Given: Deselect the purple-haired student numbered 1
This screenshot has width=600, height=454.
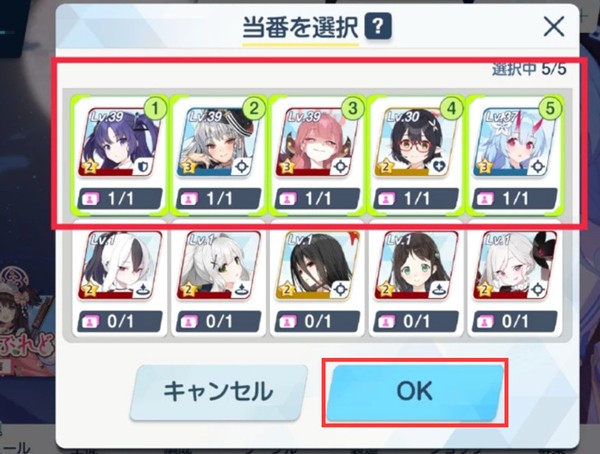Looking at the screenshot, I should coord(116,155).
